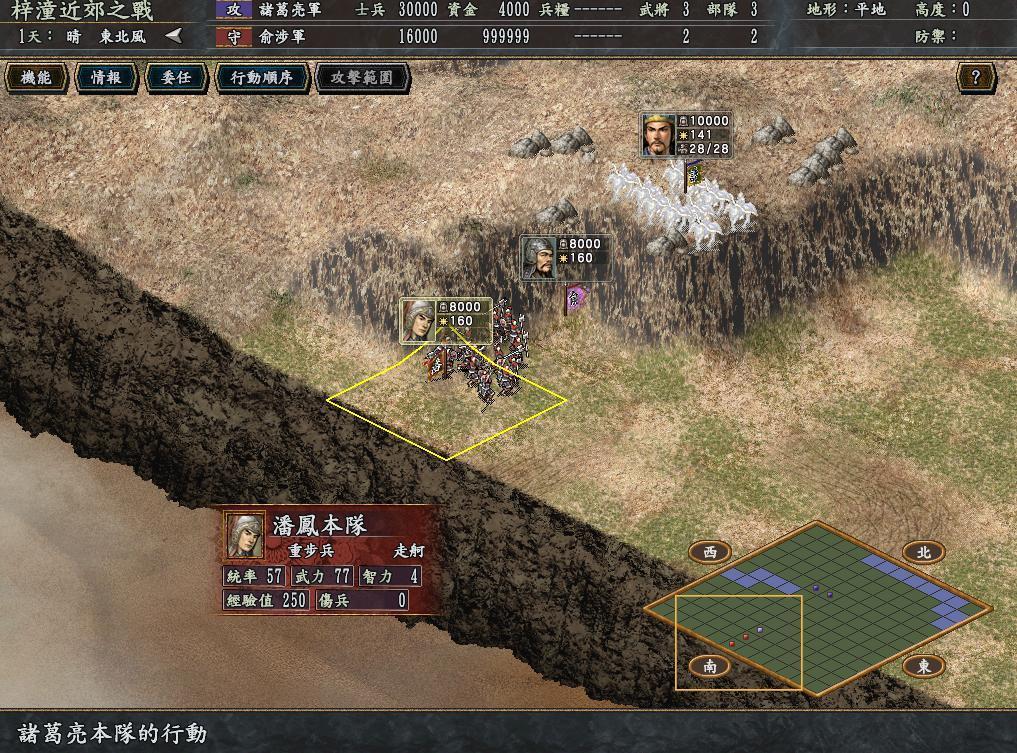Rotate view using the 東 east button
Screen dimensions: 1017x753
point(923,666)
